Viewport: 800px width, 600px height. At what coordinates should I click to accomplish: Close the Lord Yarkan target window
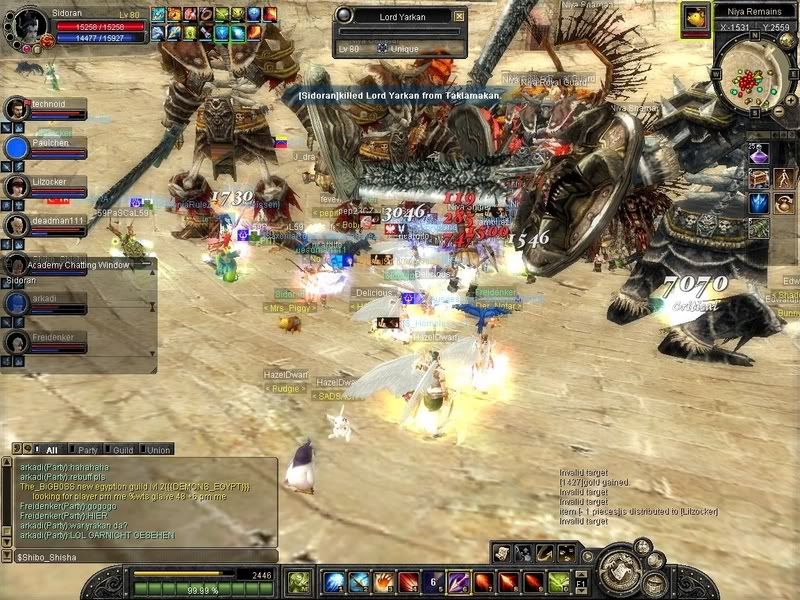click(x=459, y=16)
